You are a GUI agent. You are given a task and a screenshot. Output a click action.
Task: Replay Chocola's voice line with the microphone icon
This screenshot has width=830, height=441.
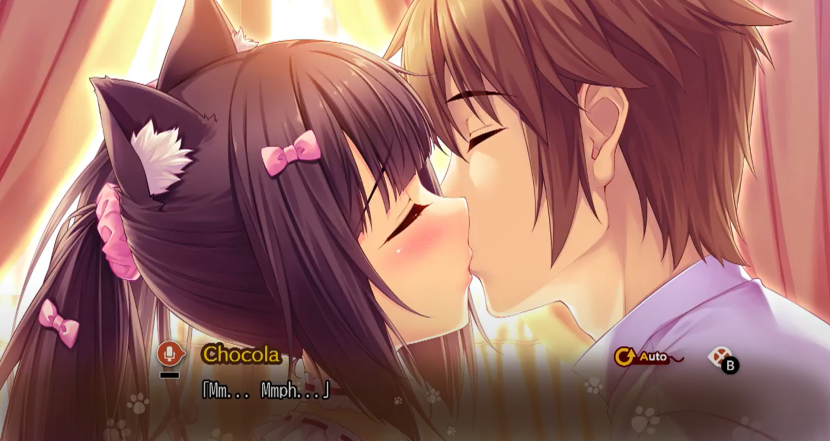coord(170,354)
